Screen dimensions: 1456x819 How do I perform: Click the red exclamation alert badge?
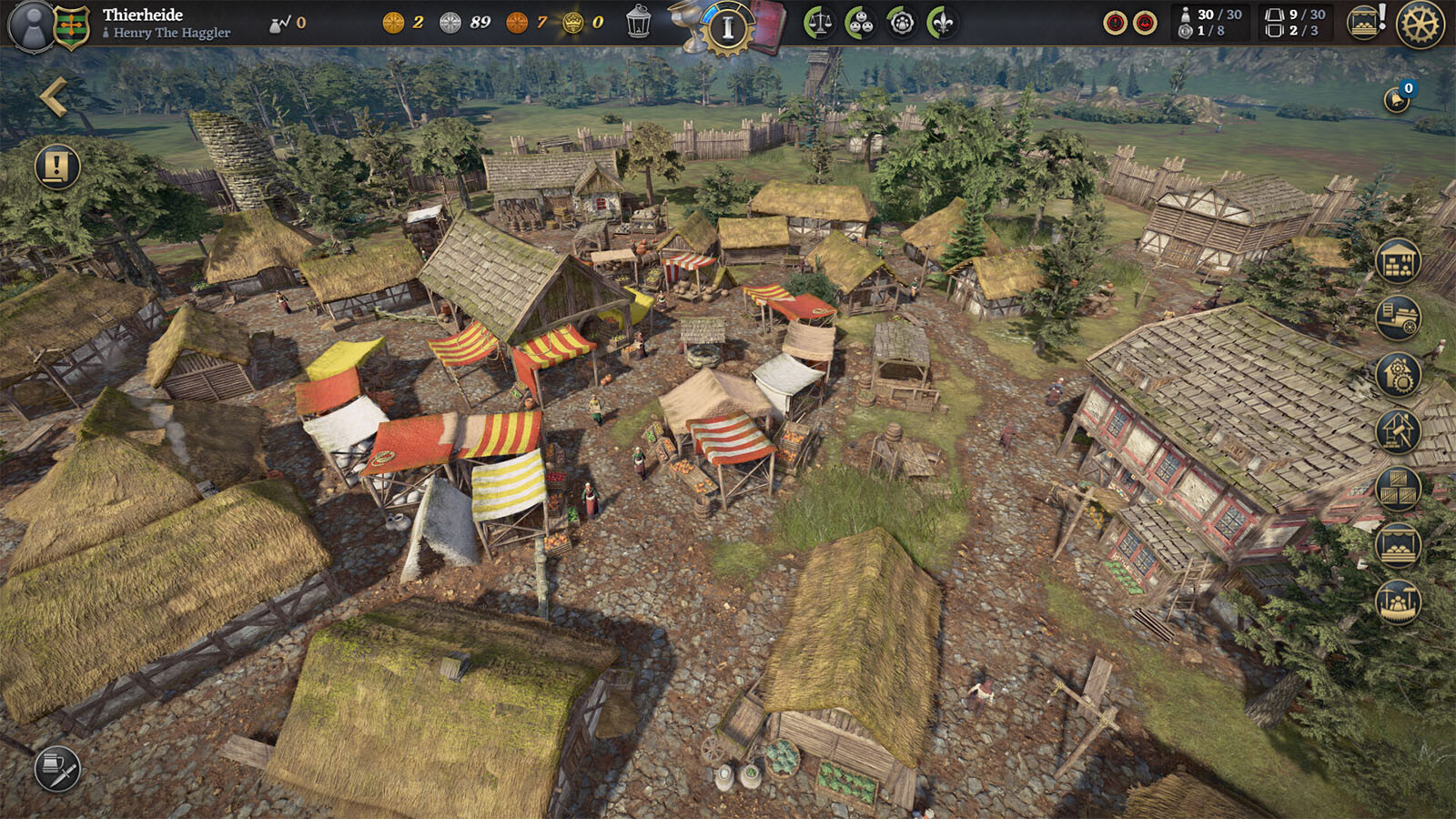(x=1115, y=23)
